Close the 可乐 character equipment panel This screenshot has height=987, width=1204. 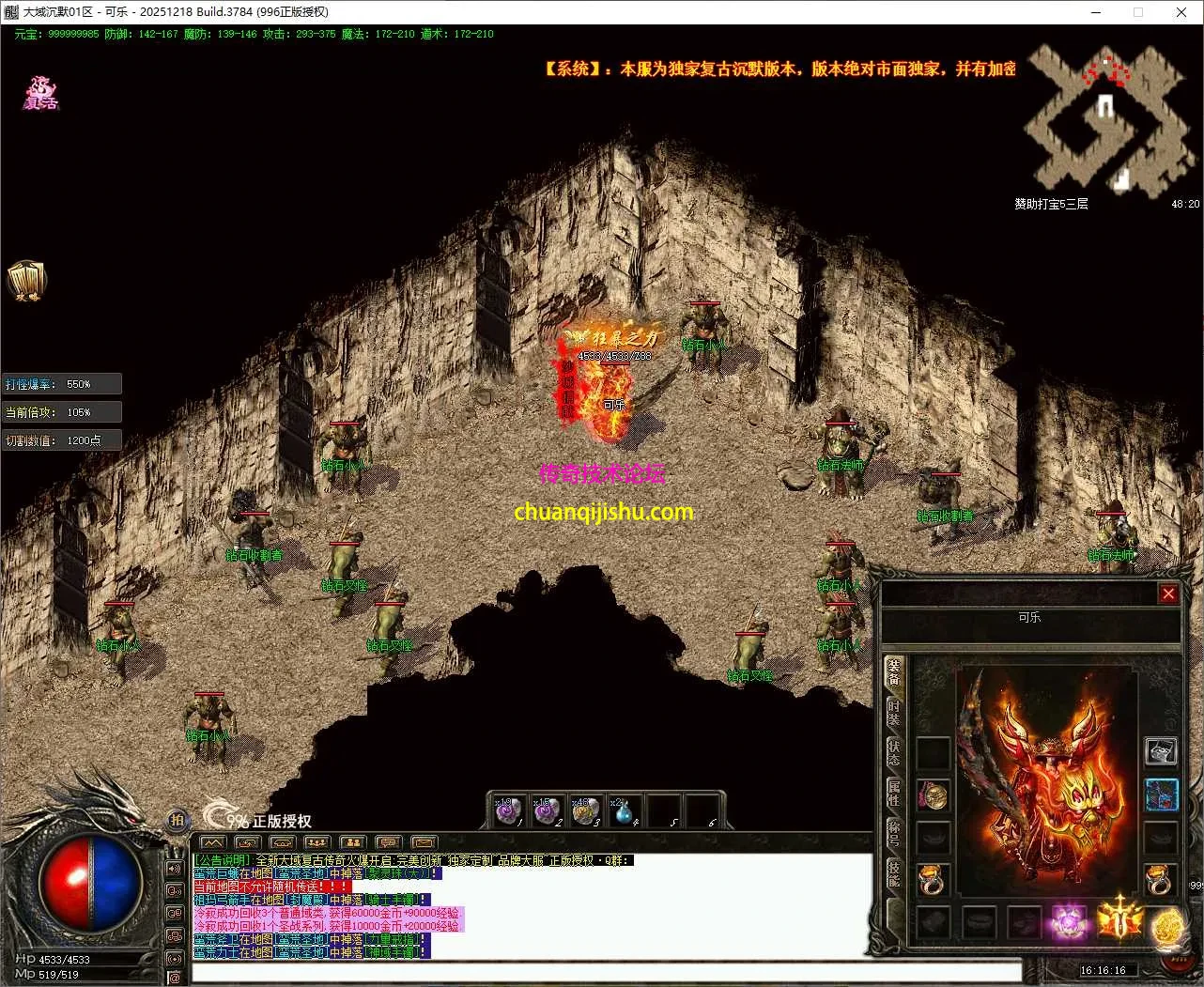(1168, 594)
